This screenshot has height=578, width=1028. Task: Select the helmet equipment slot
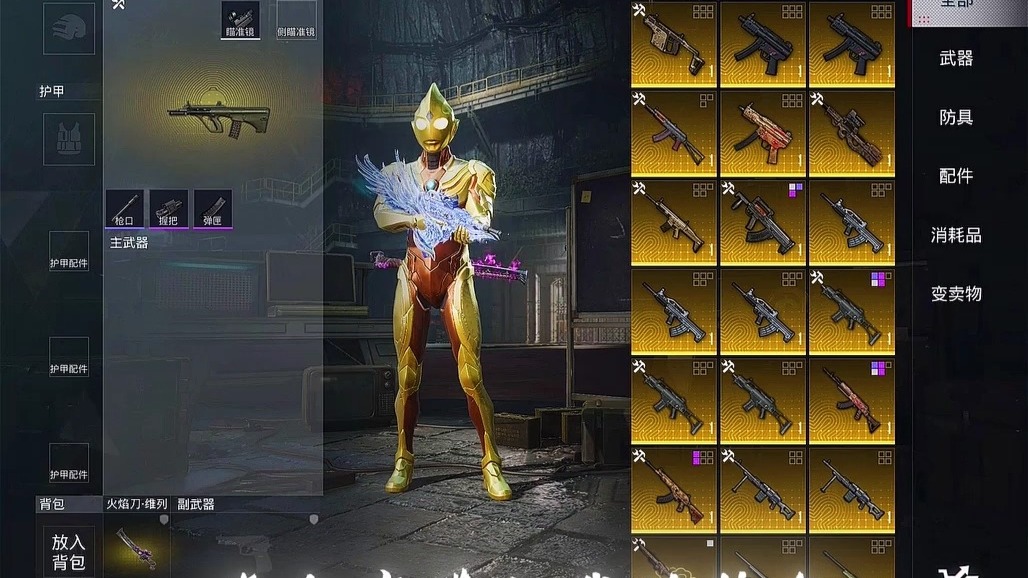[69, 28]
